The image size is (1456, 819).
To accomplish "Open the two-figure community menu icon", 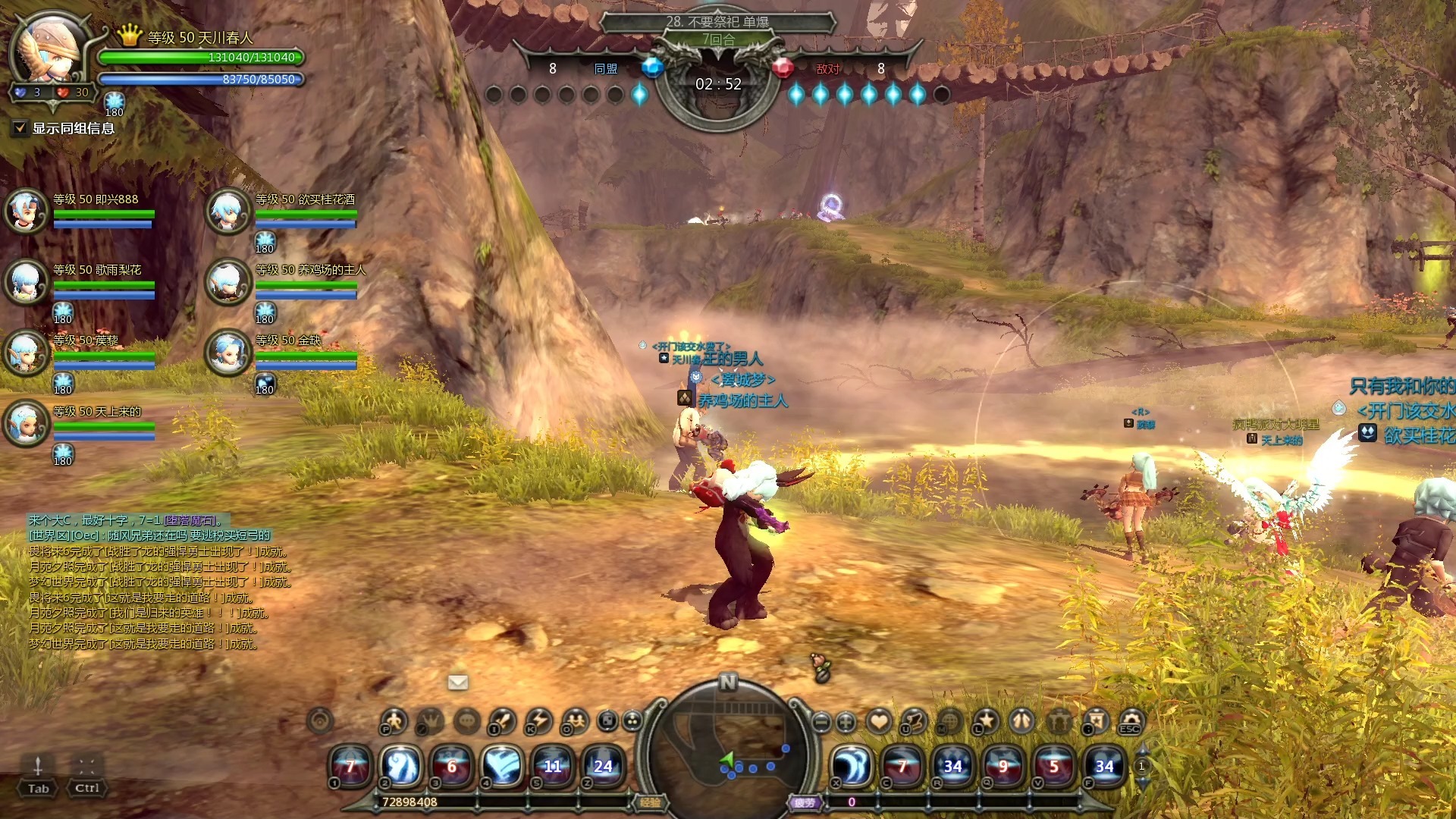I will click(x=576, y=720).
